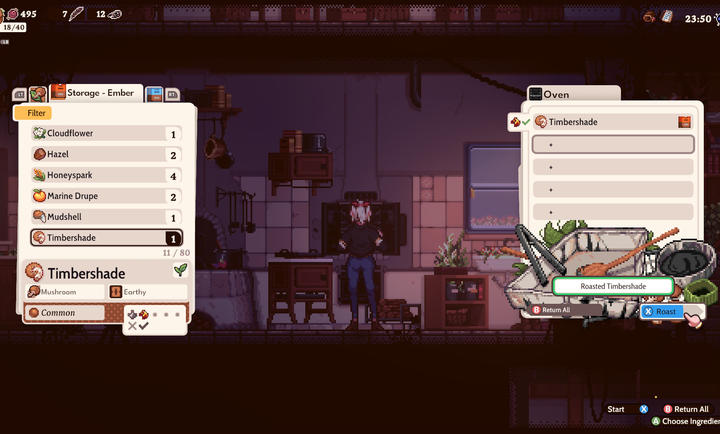Click the Timbershade slot in the Oven

tap(611, 122)
